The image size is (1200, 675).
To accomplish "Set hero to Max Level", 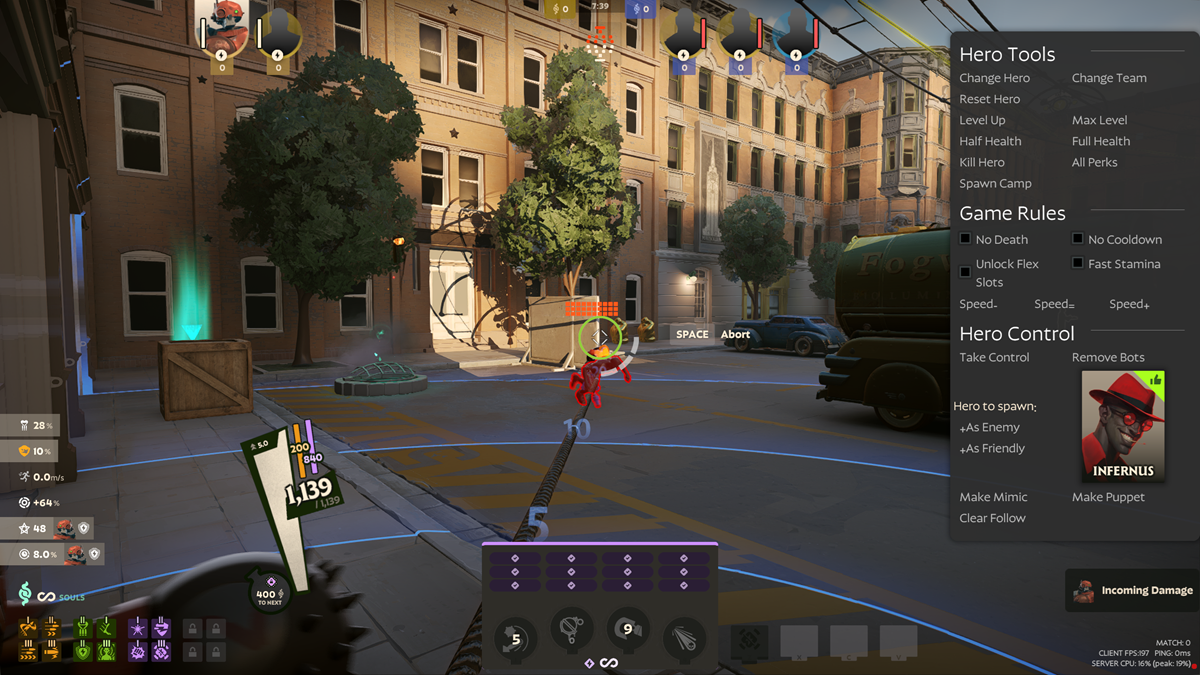I will 1099,120.
